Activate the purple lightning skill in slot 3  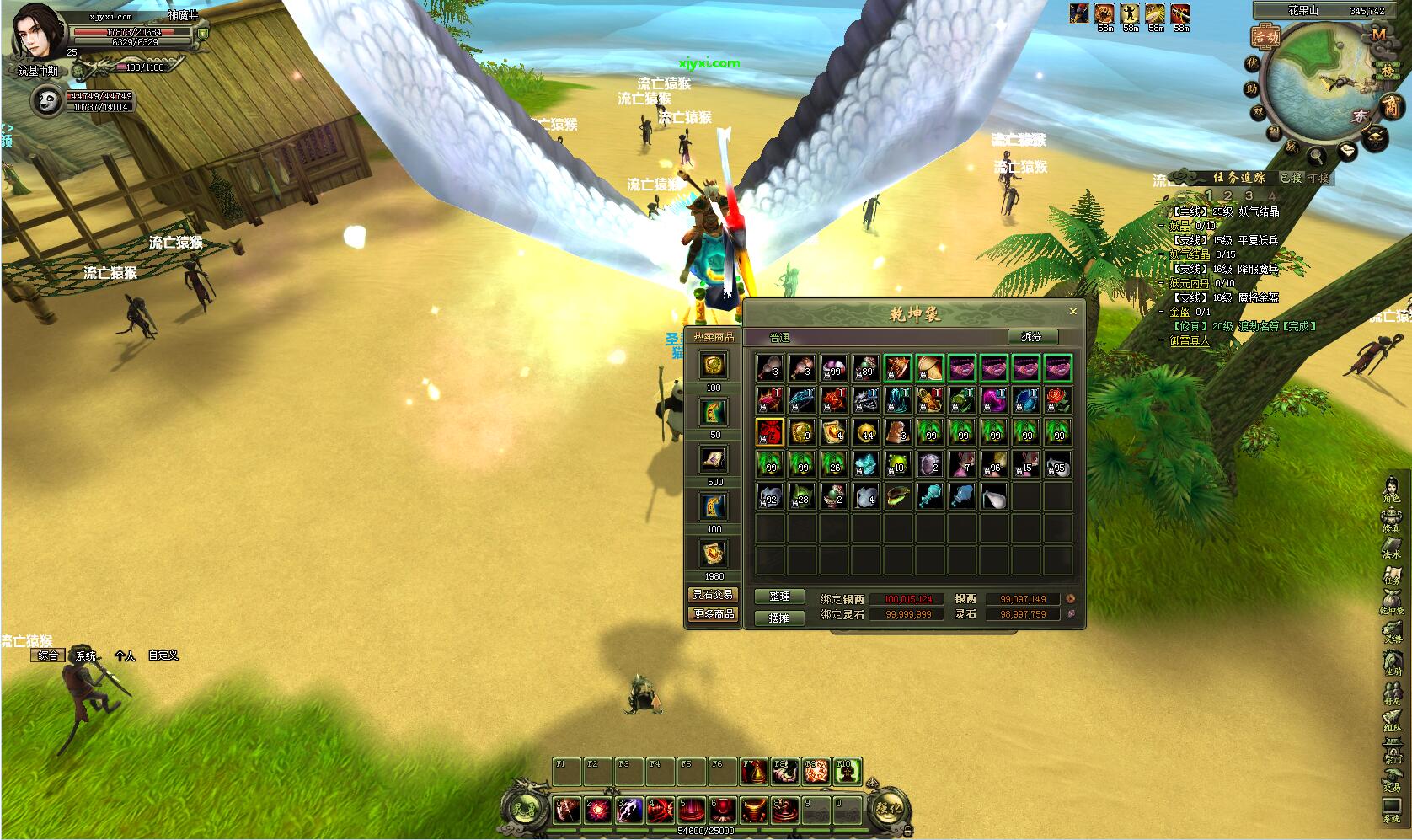pos(629,811)
